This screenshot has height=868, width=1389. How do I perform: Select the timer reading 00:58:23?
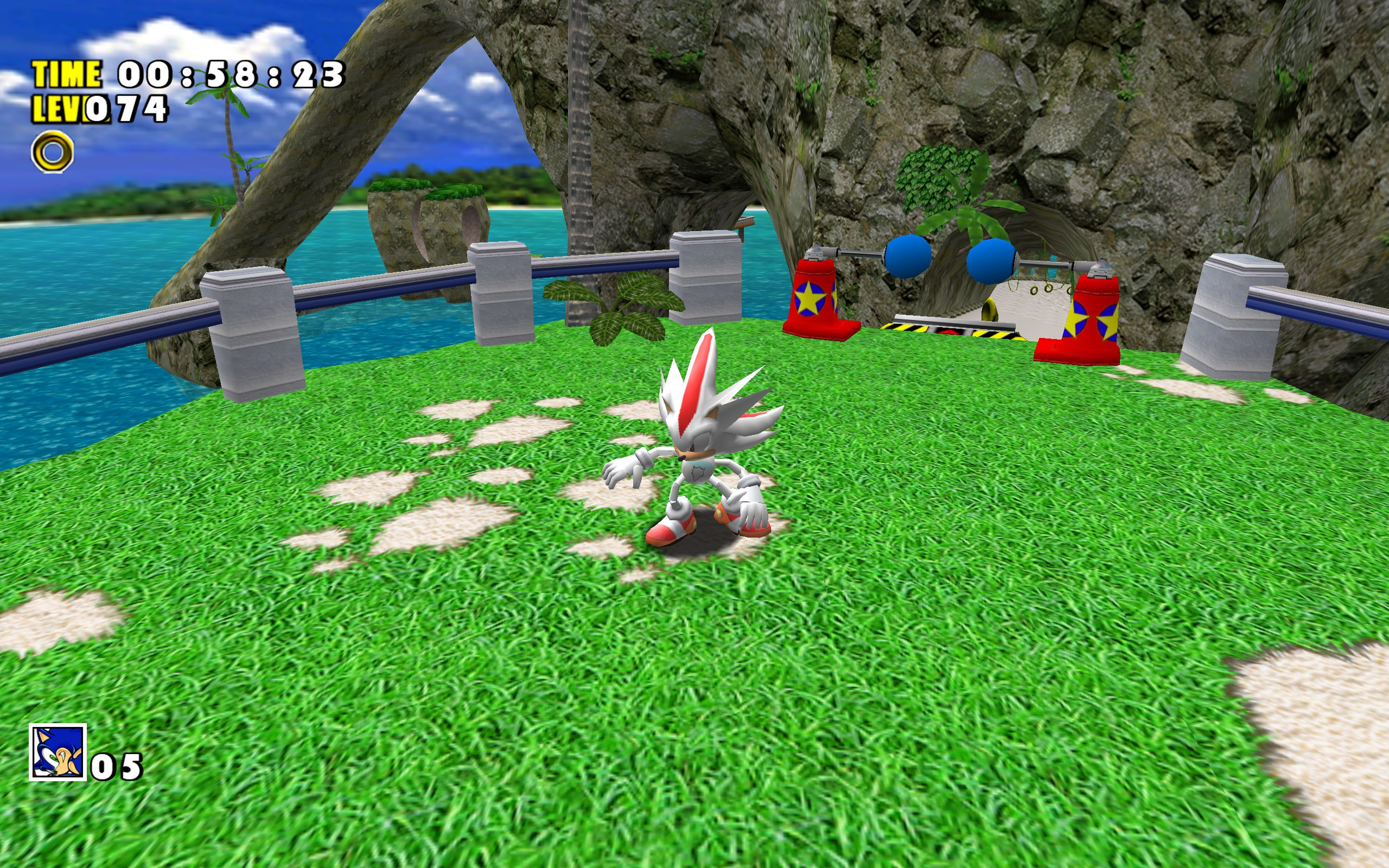tap(230, 75)
